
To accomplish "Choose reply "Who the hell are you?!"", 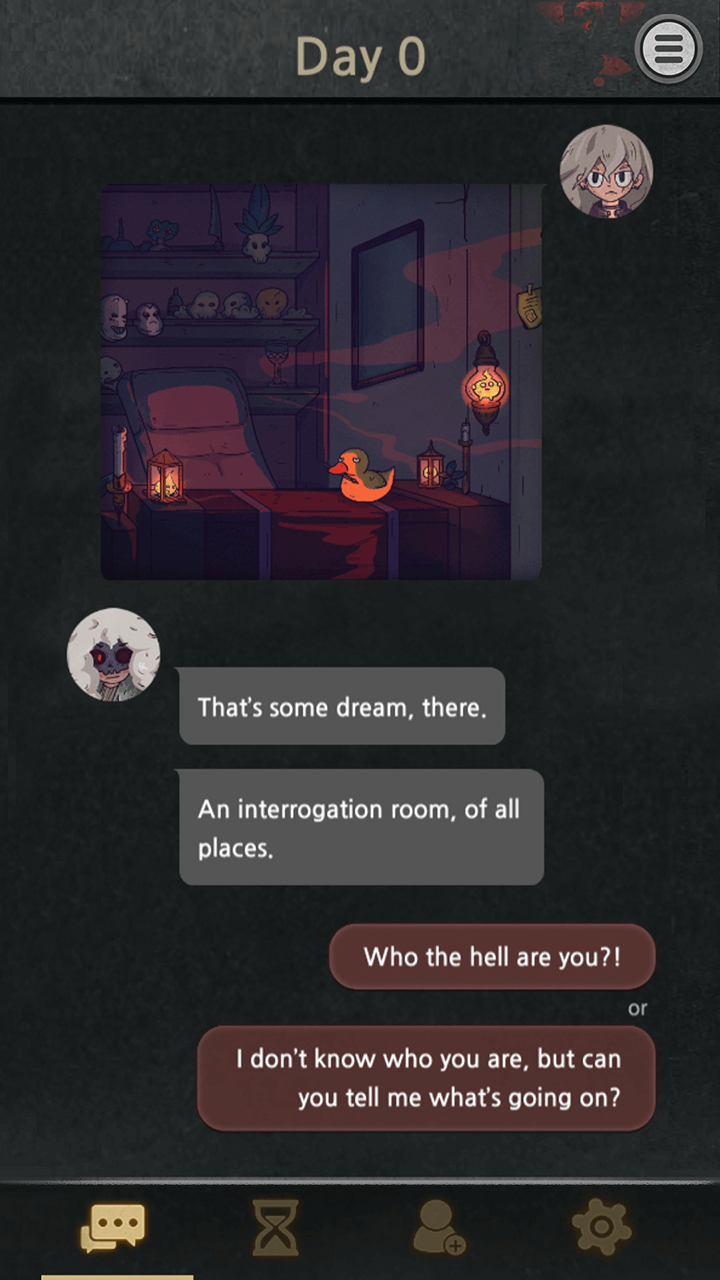I will point(492,957).
